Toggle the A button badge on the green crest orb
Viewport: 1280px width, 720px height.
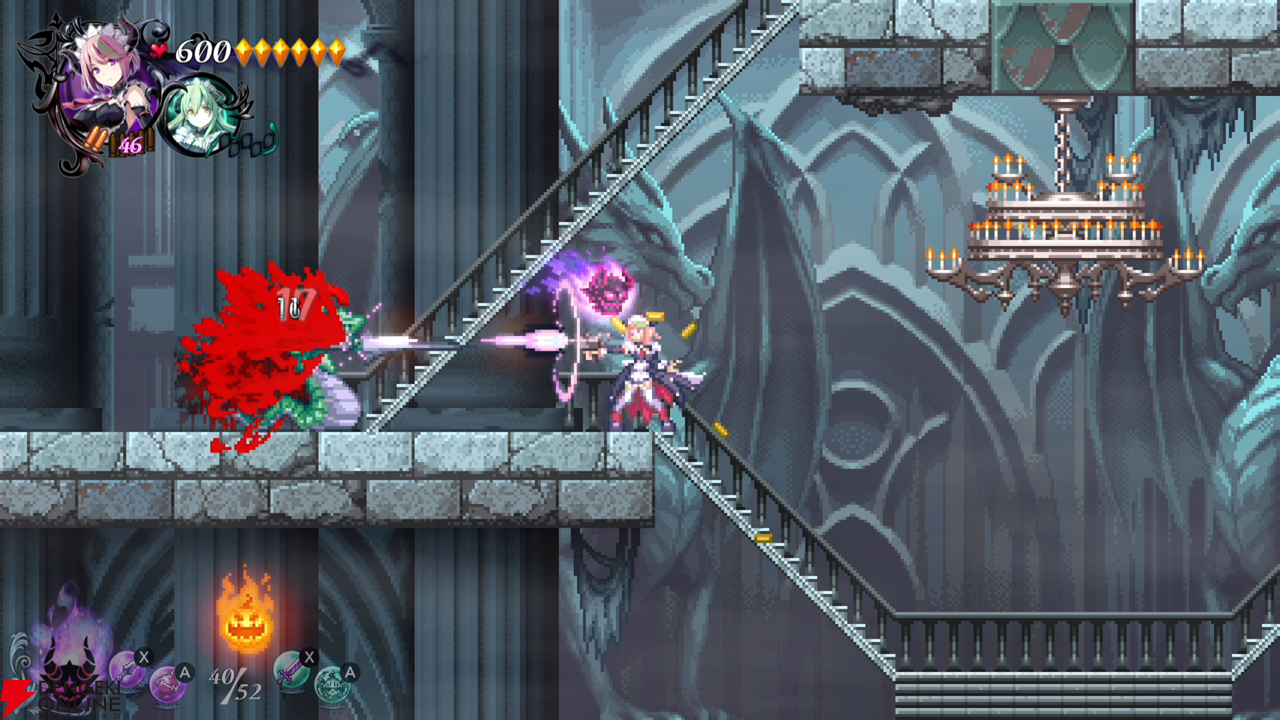pyautogui.click(x=349, y=672)
